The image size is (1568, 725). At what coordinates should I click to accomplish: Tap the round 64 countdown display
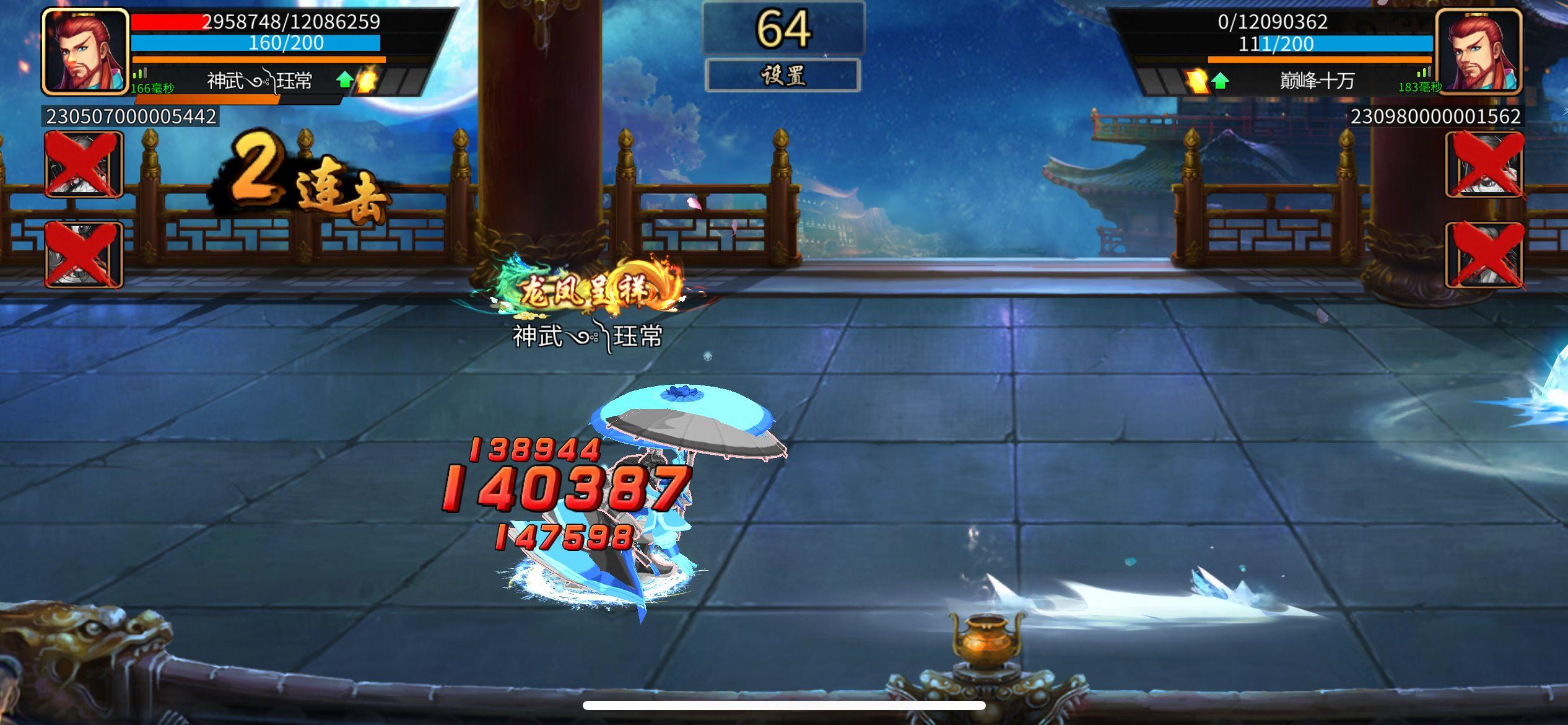(783, 28)
